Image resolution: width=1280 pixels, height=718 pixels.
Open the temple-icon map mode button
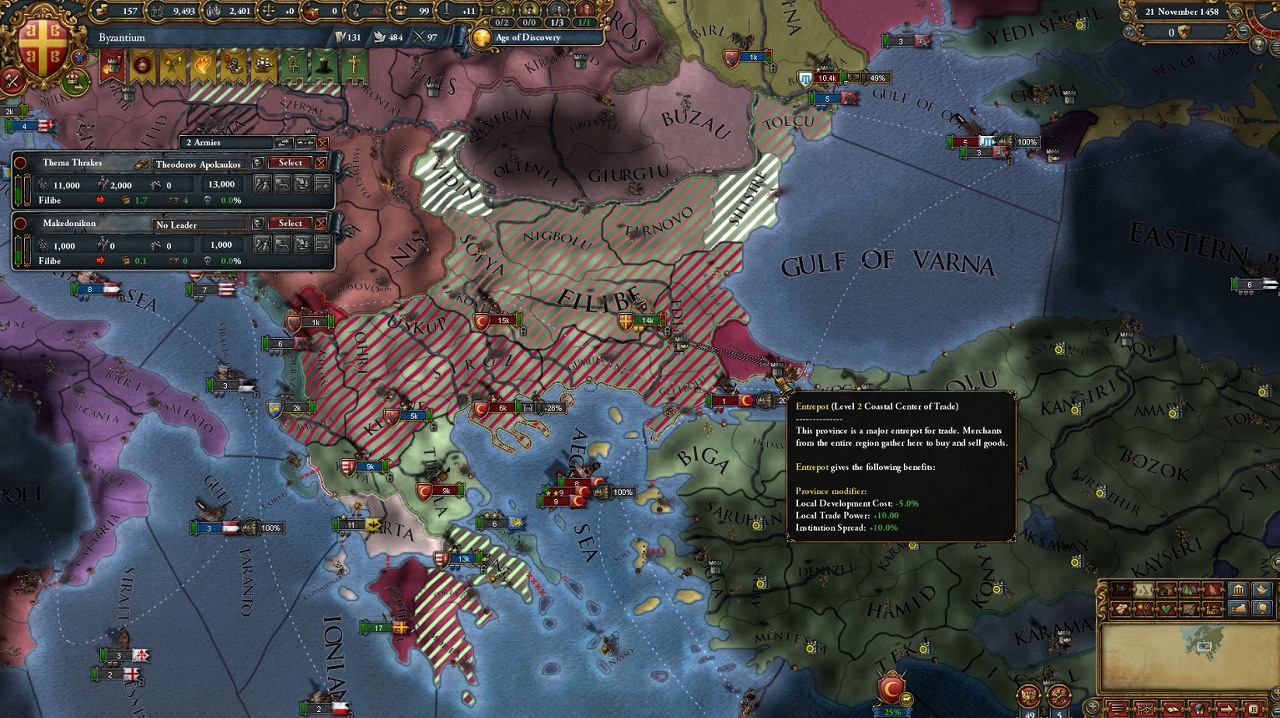point(1238,590)
